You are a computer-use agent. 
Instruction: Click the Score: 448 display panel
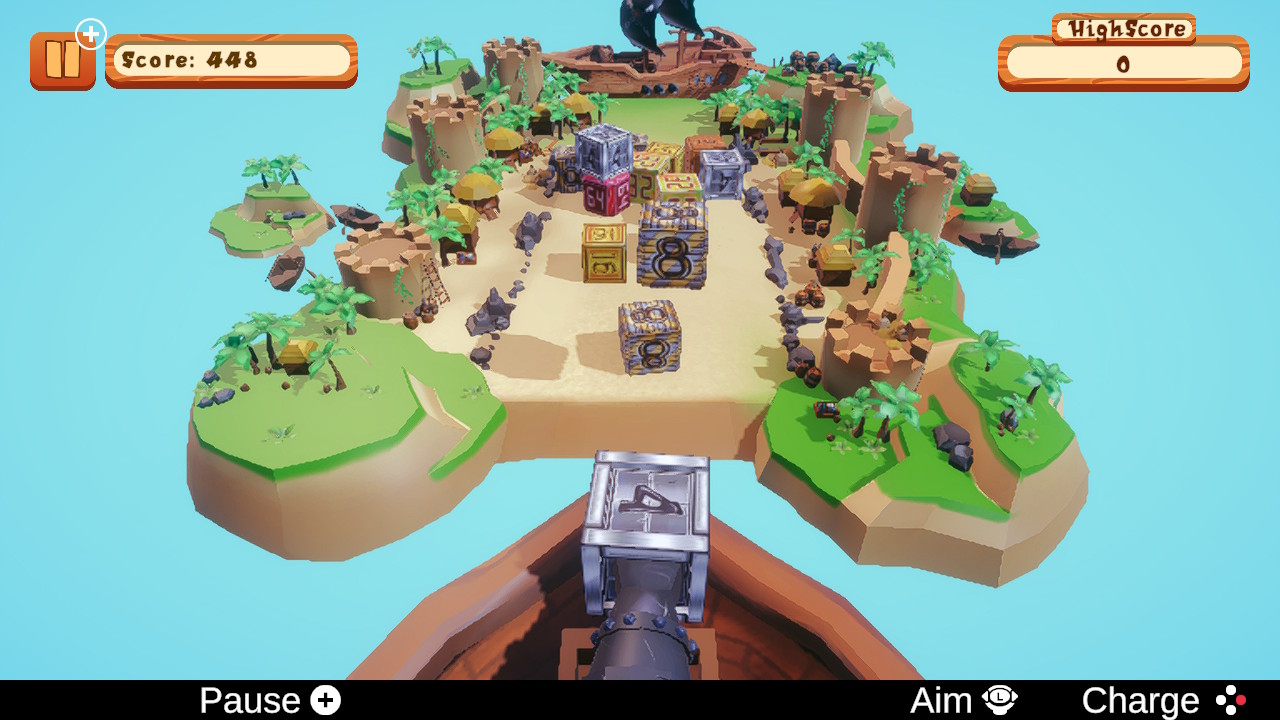[230, 61]
